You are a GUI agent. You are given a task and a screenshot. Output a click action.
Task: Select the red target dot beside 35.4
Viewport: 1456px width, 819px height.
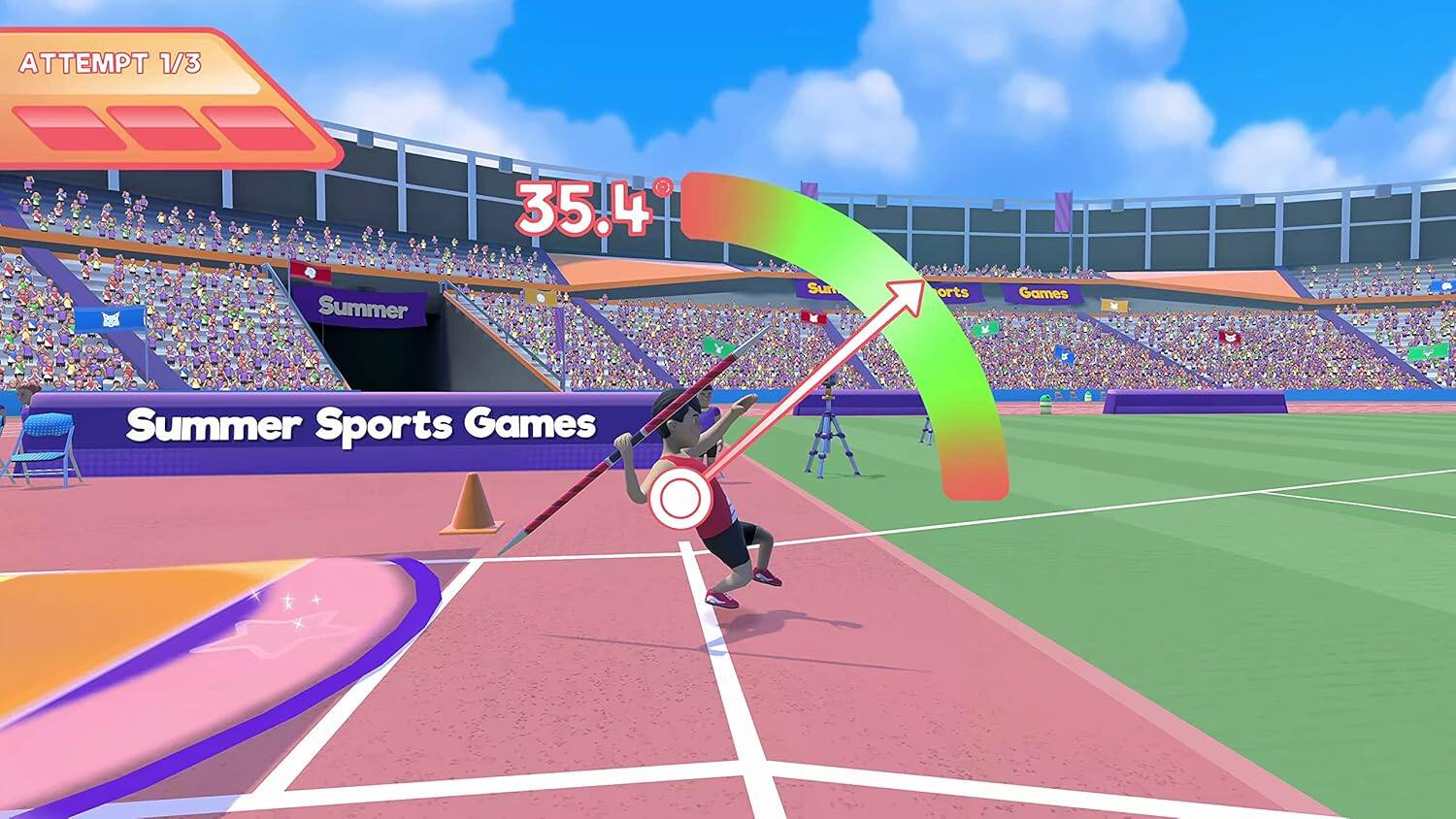[661, 187]
